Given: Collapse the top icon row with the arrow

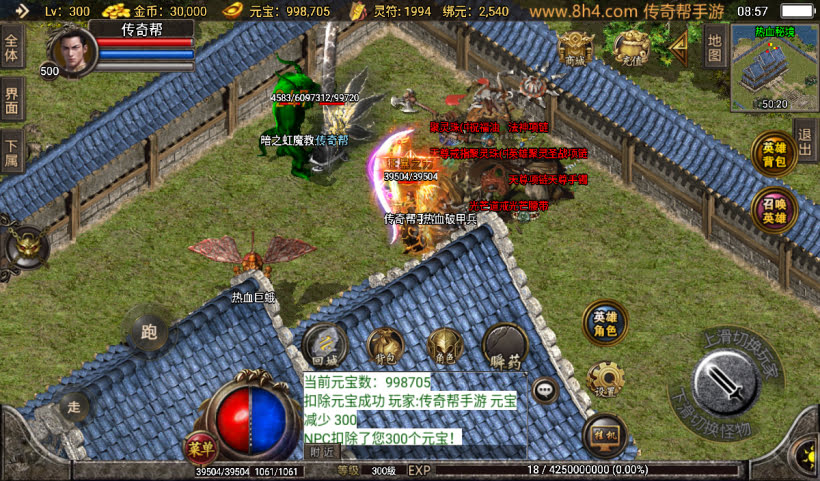Looking at the screenshot, I should point(680,44).
